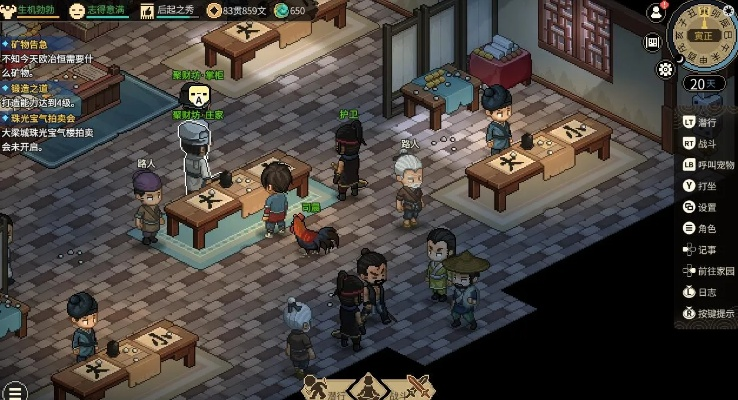Click the gear icon below the time dial
This screenshot has height=400, width=738.
(665, 69)
